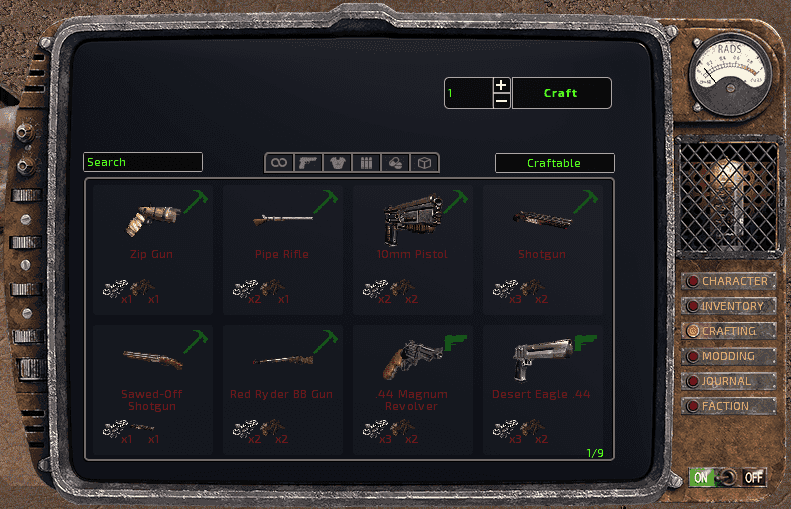Click the Craft button
The height and width of the screenshot is (509, 791).
[x=561, y=93]
